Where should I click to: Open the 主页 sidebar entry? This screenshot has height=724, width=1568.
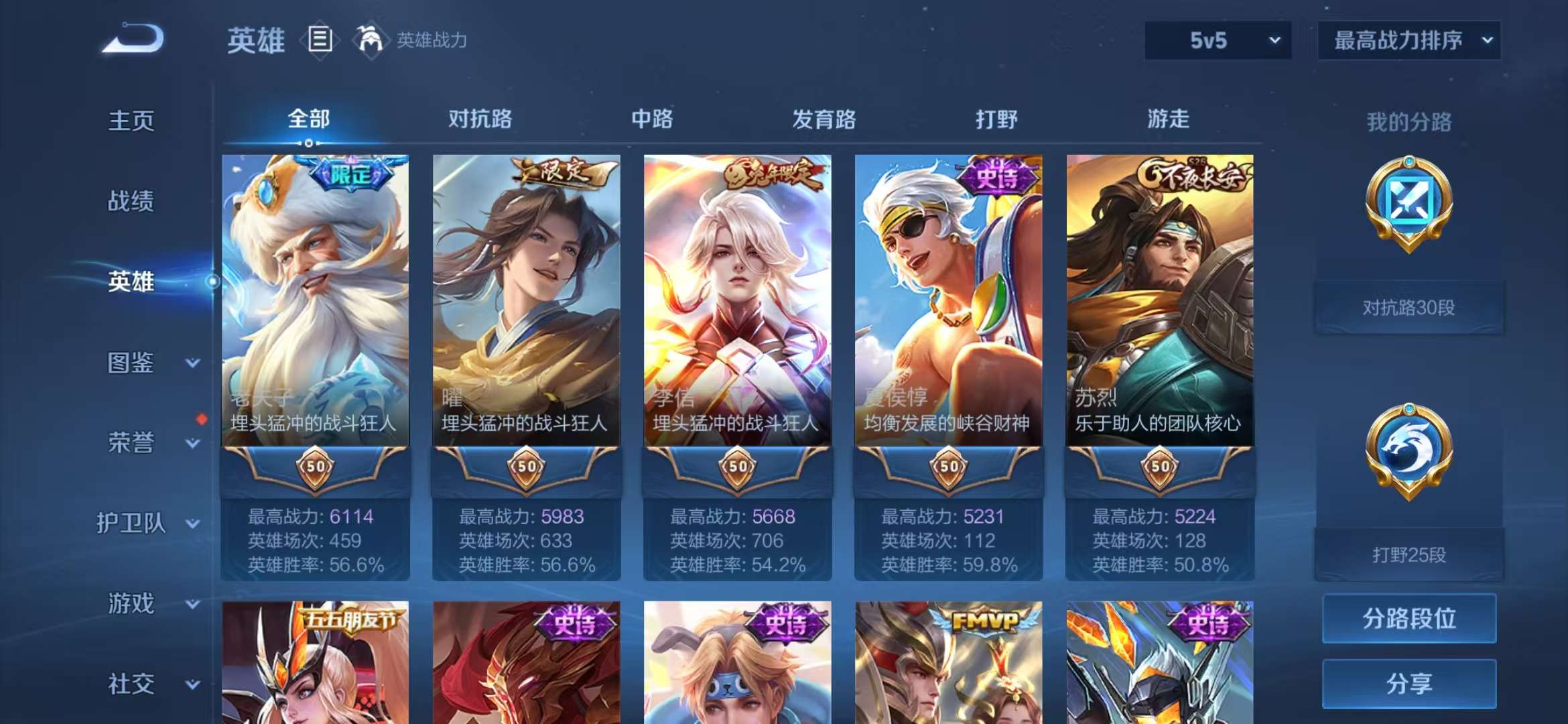pos(131,121)
